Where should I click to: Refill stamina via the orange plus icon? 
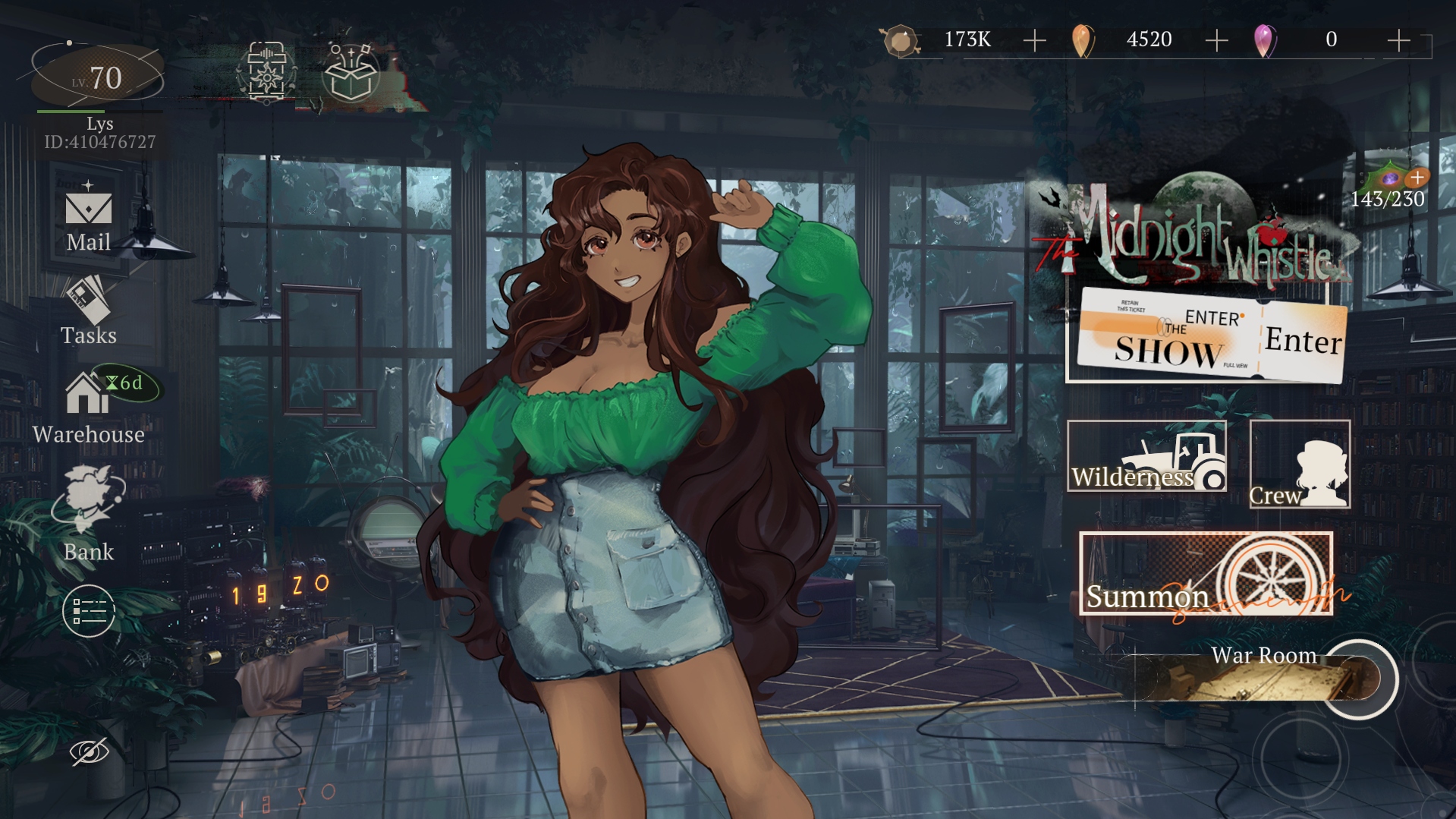click(x=1417, y=178)
